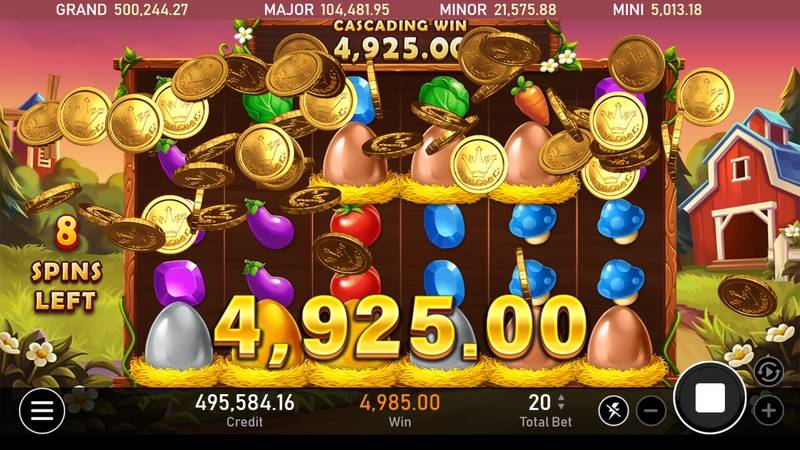This screenshot has height=450, width=800.
Task: Toggle the turbo spin lightning icon
Action: [x=614, y=410]
